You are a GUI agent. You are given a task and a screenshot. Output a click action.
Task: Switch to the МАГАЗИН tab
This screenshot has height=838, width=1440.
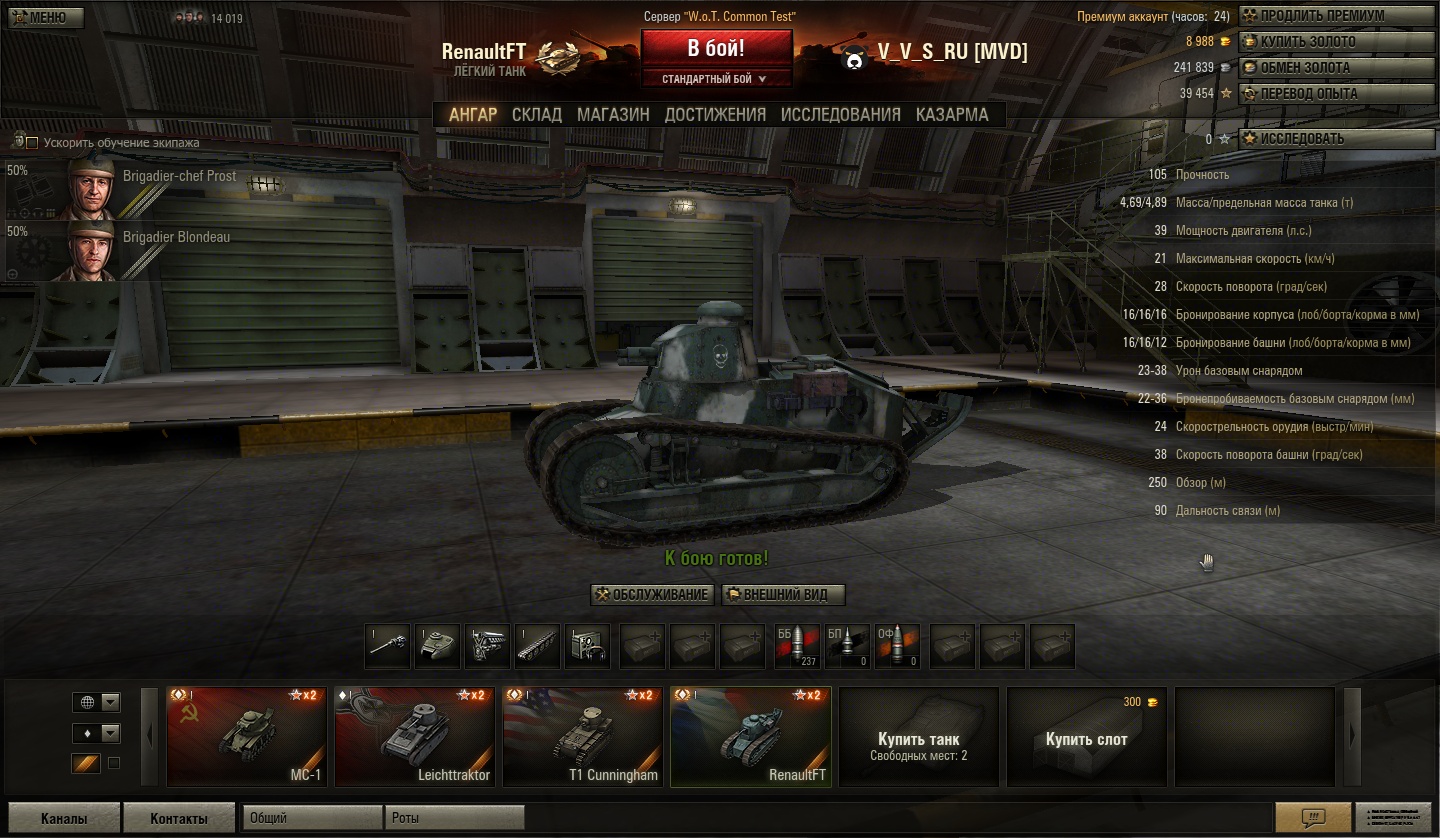613,115
